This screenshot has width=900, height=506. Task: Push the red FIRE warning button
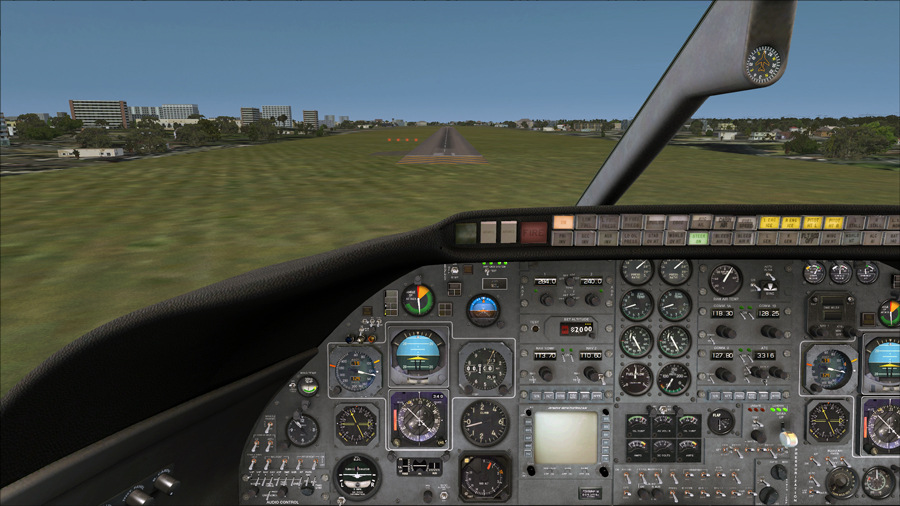click(534, 233)
